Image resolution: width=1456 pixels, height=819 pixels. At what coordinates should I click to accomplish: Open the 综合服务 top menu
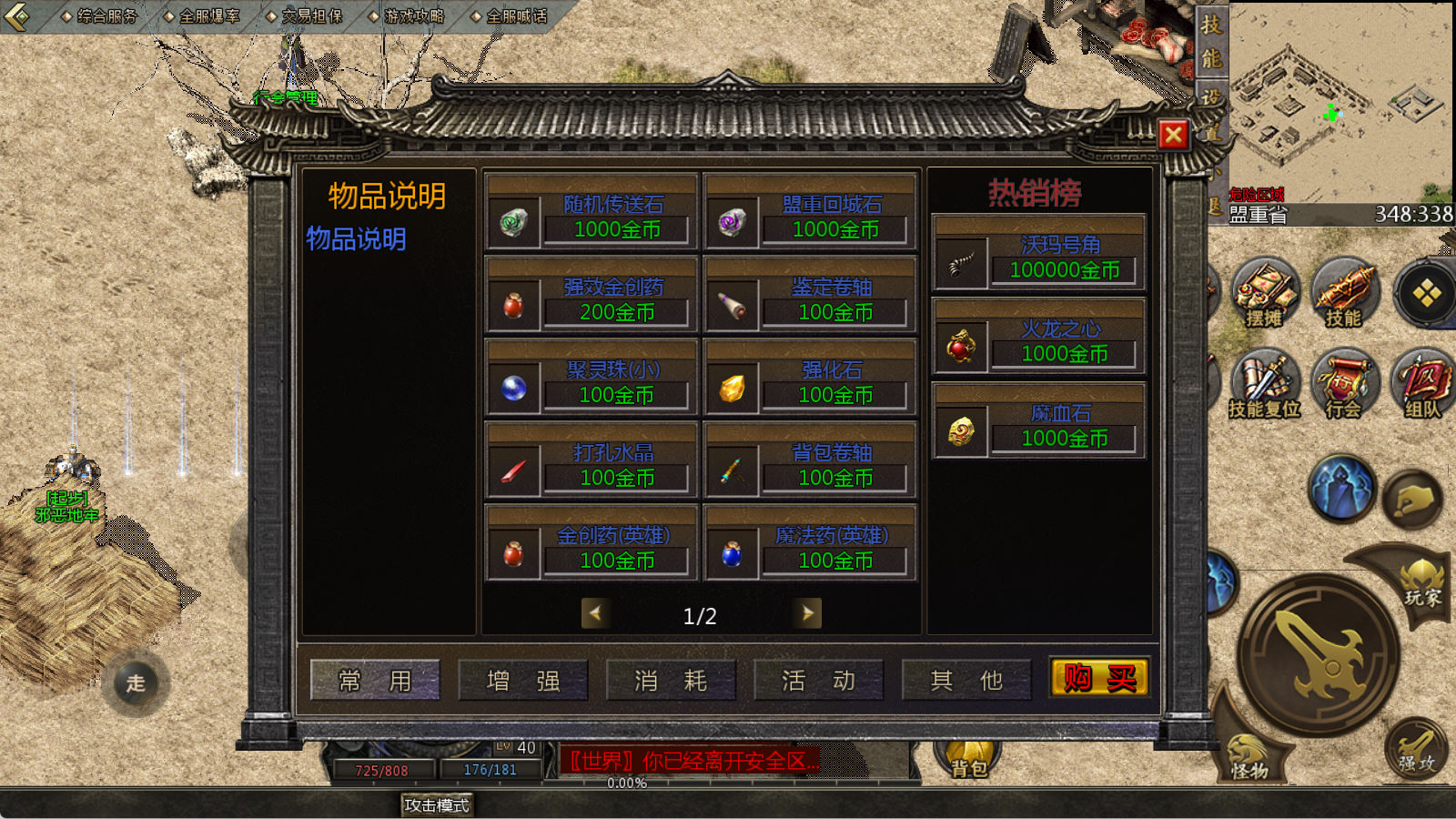(100, 16)
